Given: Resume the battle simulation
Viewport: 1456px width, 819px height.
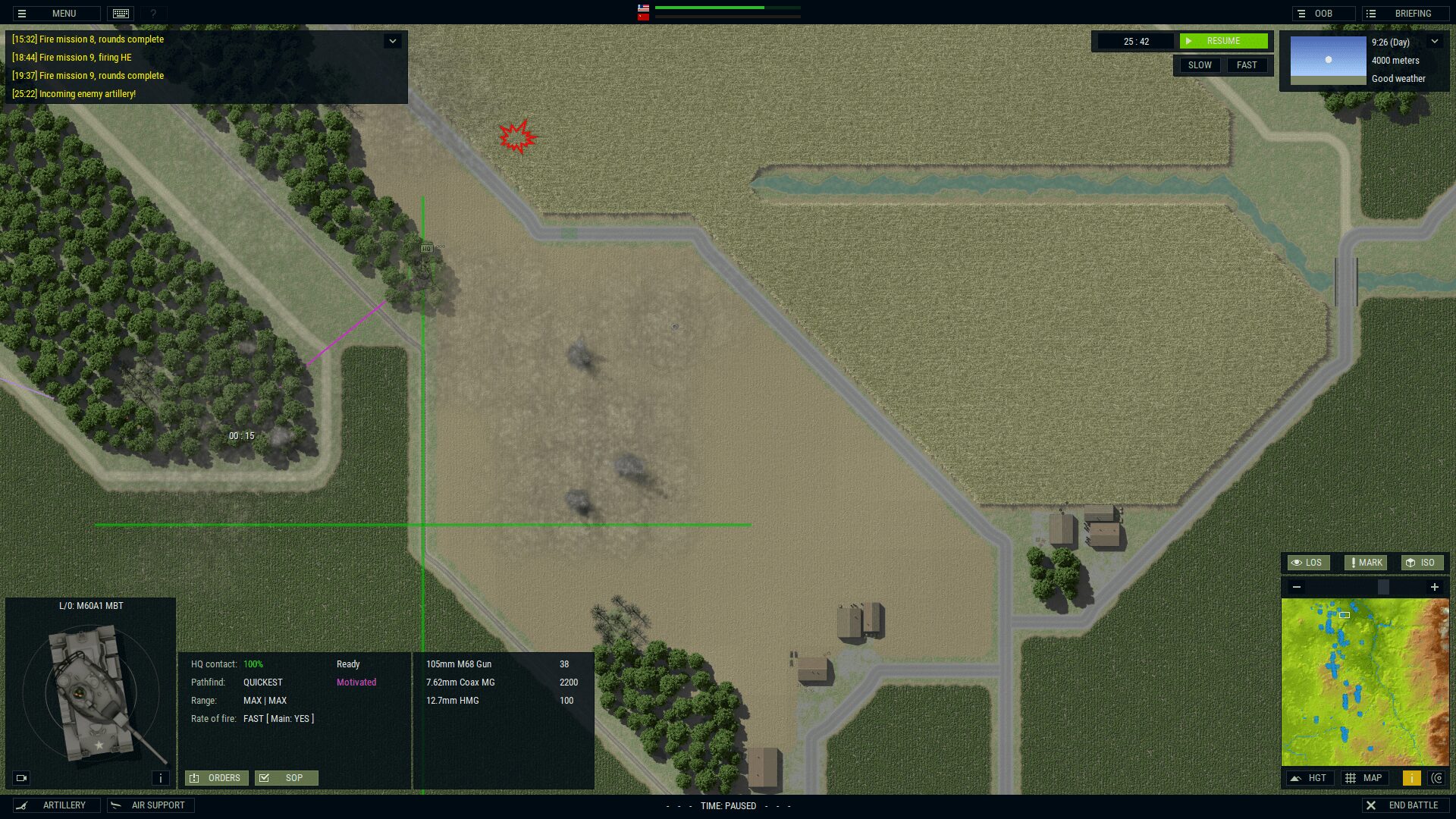Looking at the screenshot, I should [1223, 41].
